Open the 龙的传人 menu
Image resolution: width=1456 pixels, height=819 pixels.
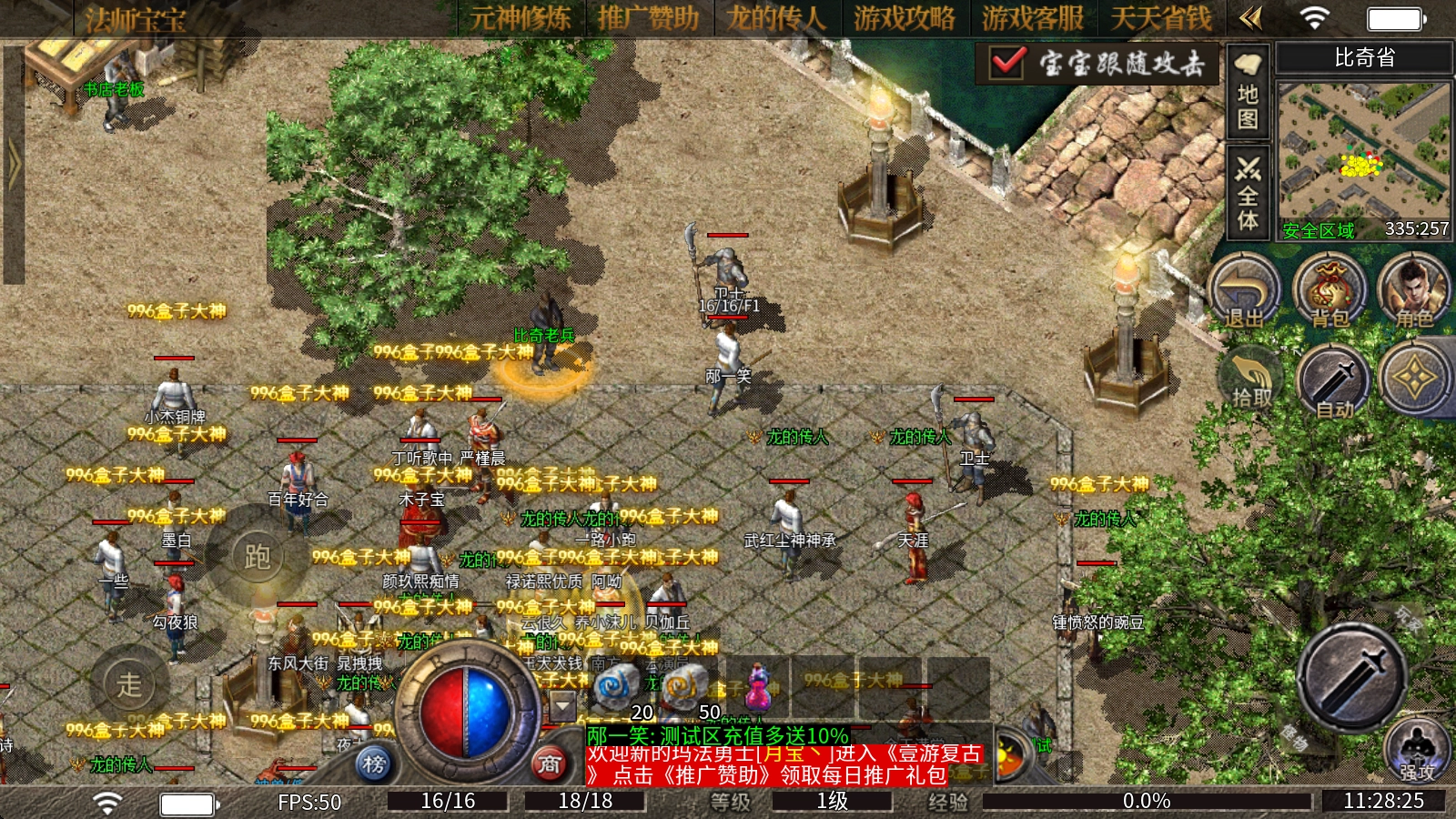[776, 18]
